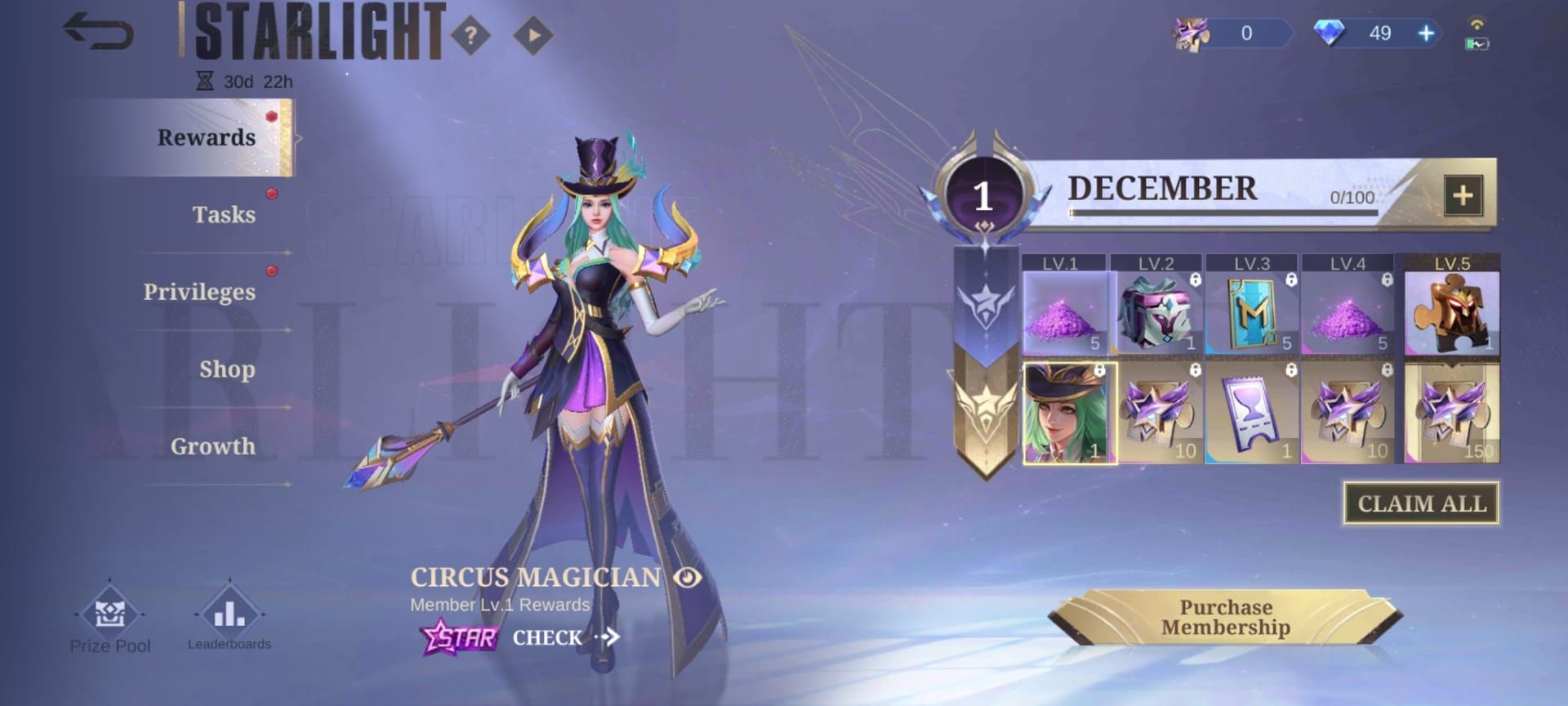Add Starlight points with the December plus button
Image resolution: width=1568 pixels, height=706 pixels.
click(x=1463, y=195)
